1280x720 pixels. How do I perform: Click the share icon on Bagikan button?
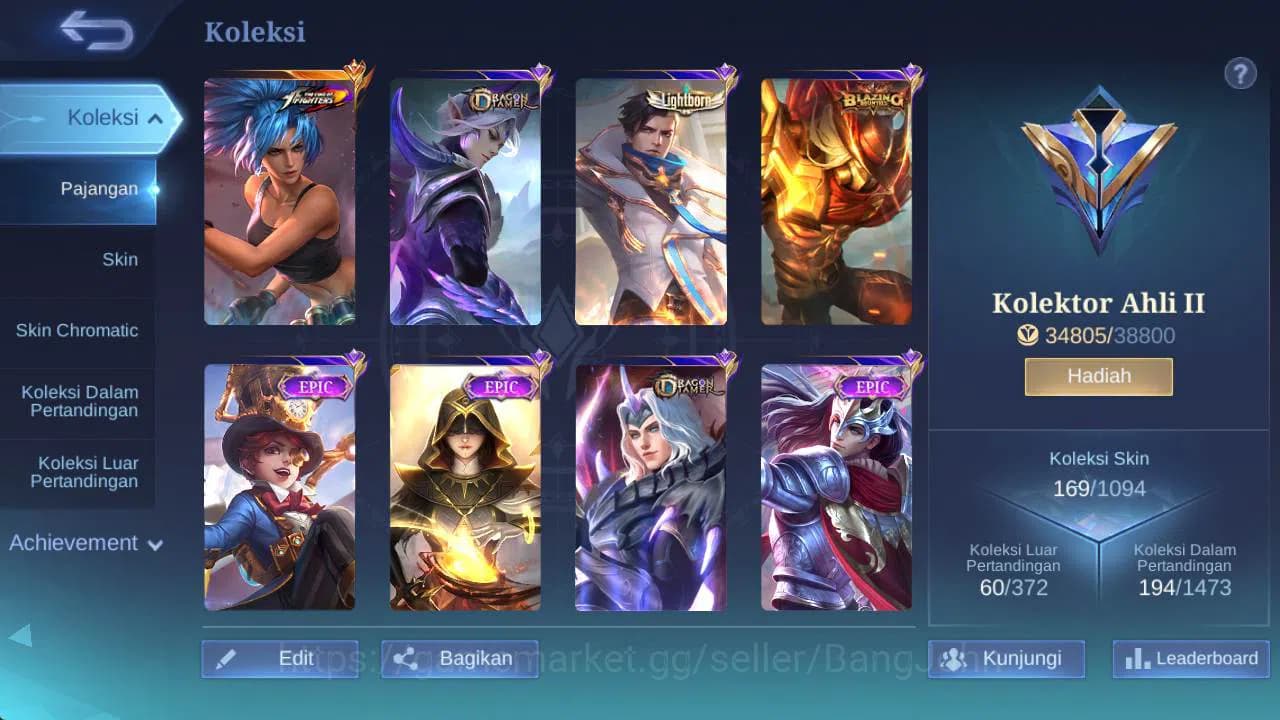pos(405,659)
